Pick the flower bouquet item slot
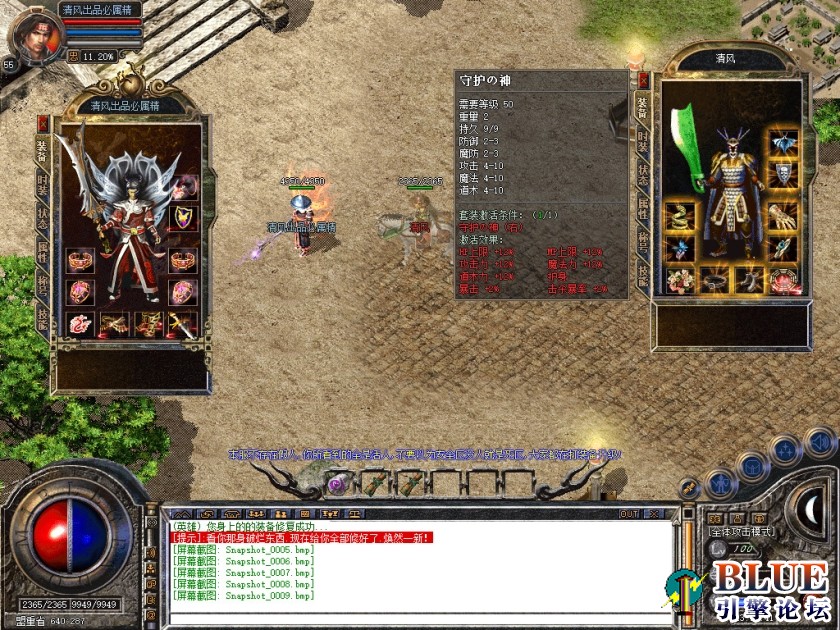 click(680, 280)
